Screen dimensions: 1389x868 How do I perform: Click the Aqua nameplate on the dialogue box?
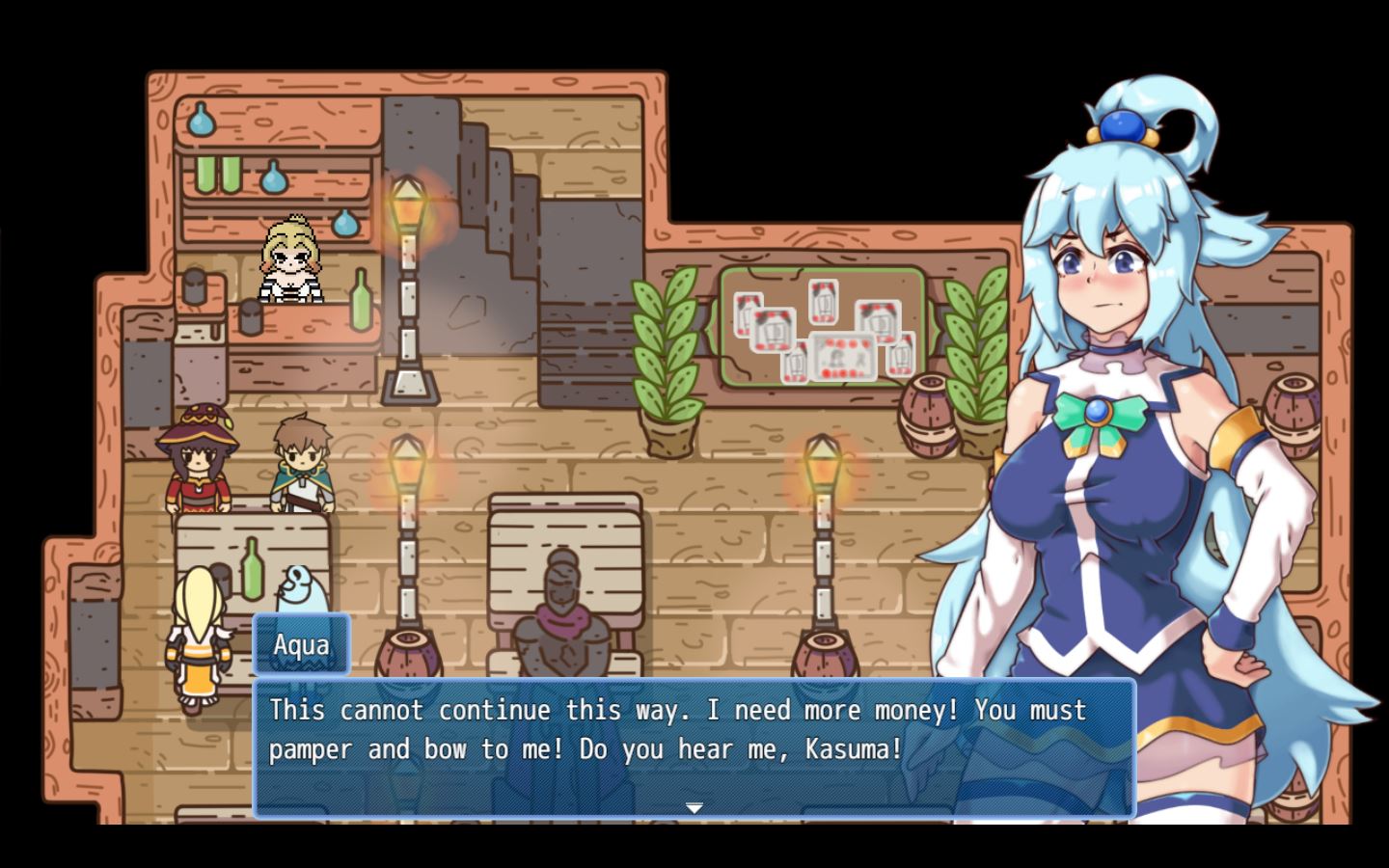[x=300, y=644]
